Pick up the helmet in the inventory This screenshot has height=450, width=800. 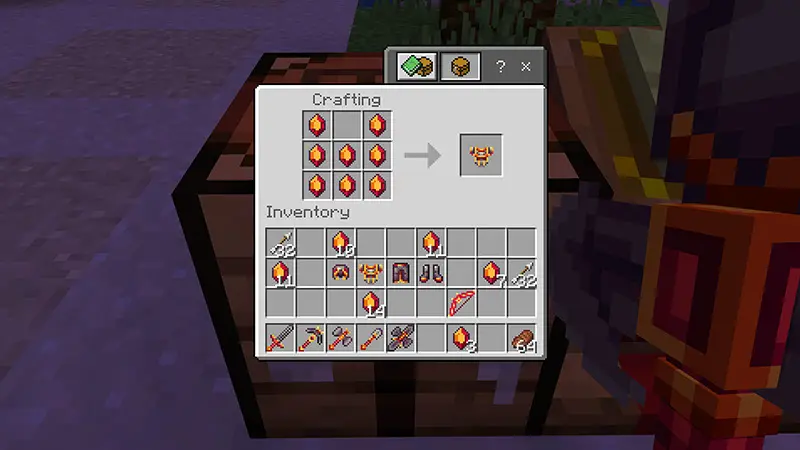pos(341,272)
